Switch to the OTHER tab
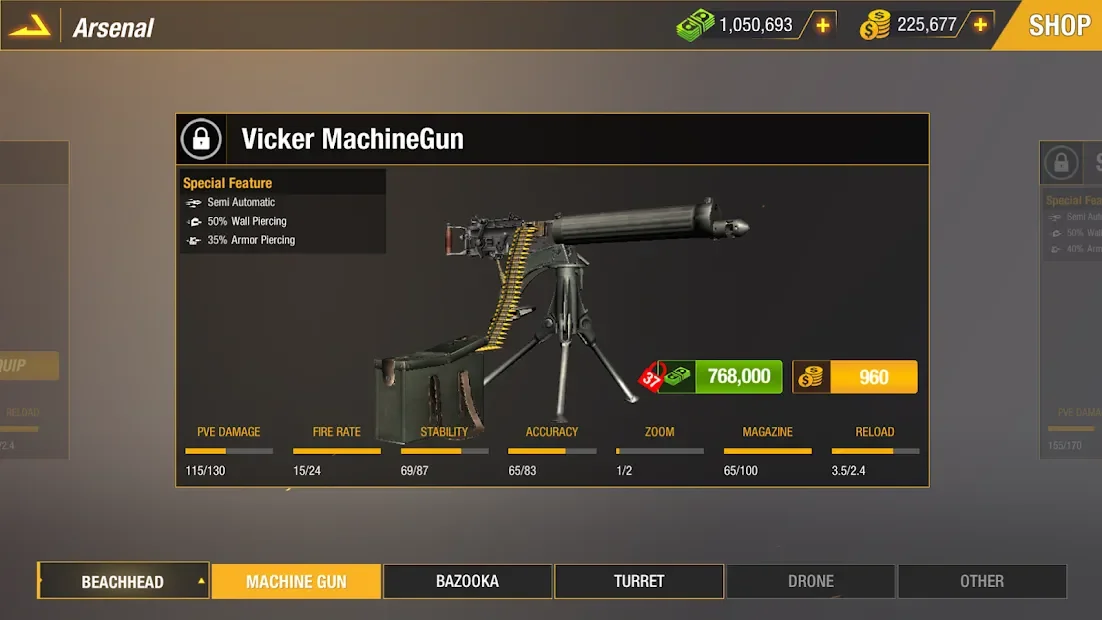 (982, 581)
